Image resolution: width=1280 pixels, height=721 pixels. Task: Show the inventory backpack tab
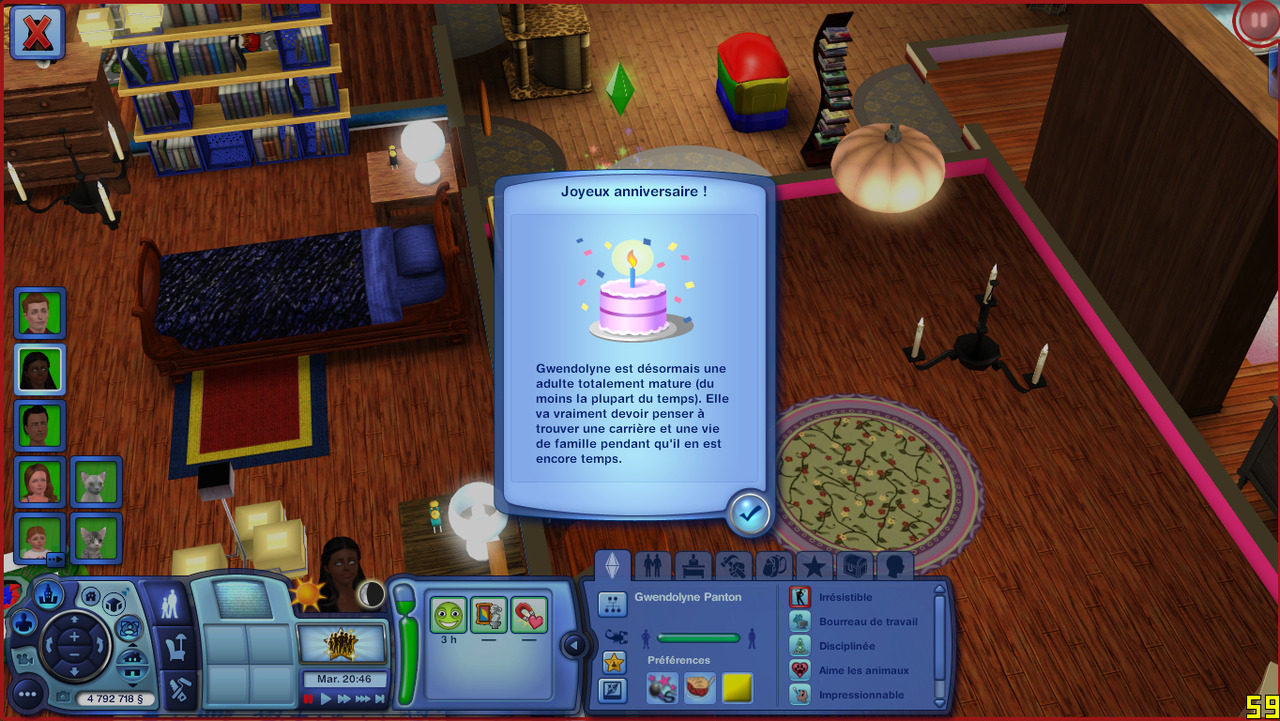(x=772, y=567)
